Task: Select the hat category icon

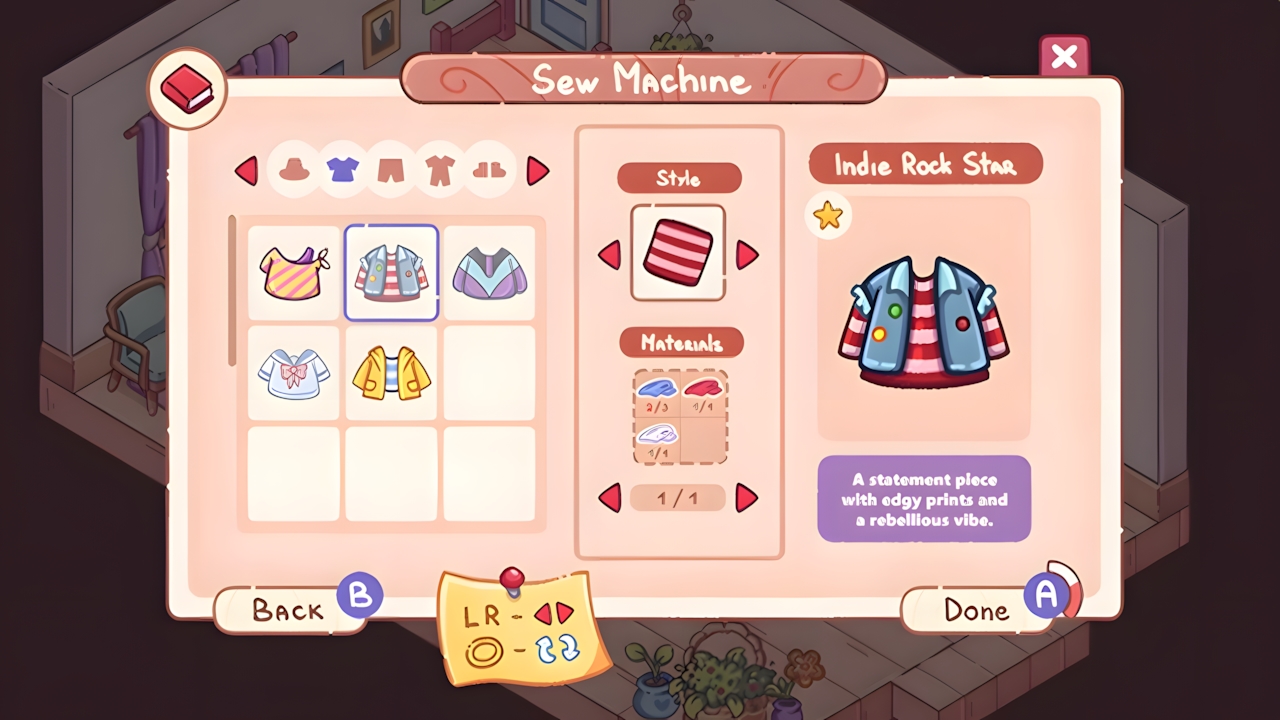Action: [294, 170]
